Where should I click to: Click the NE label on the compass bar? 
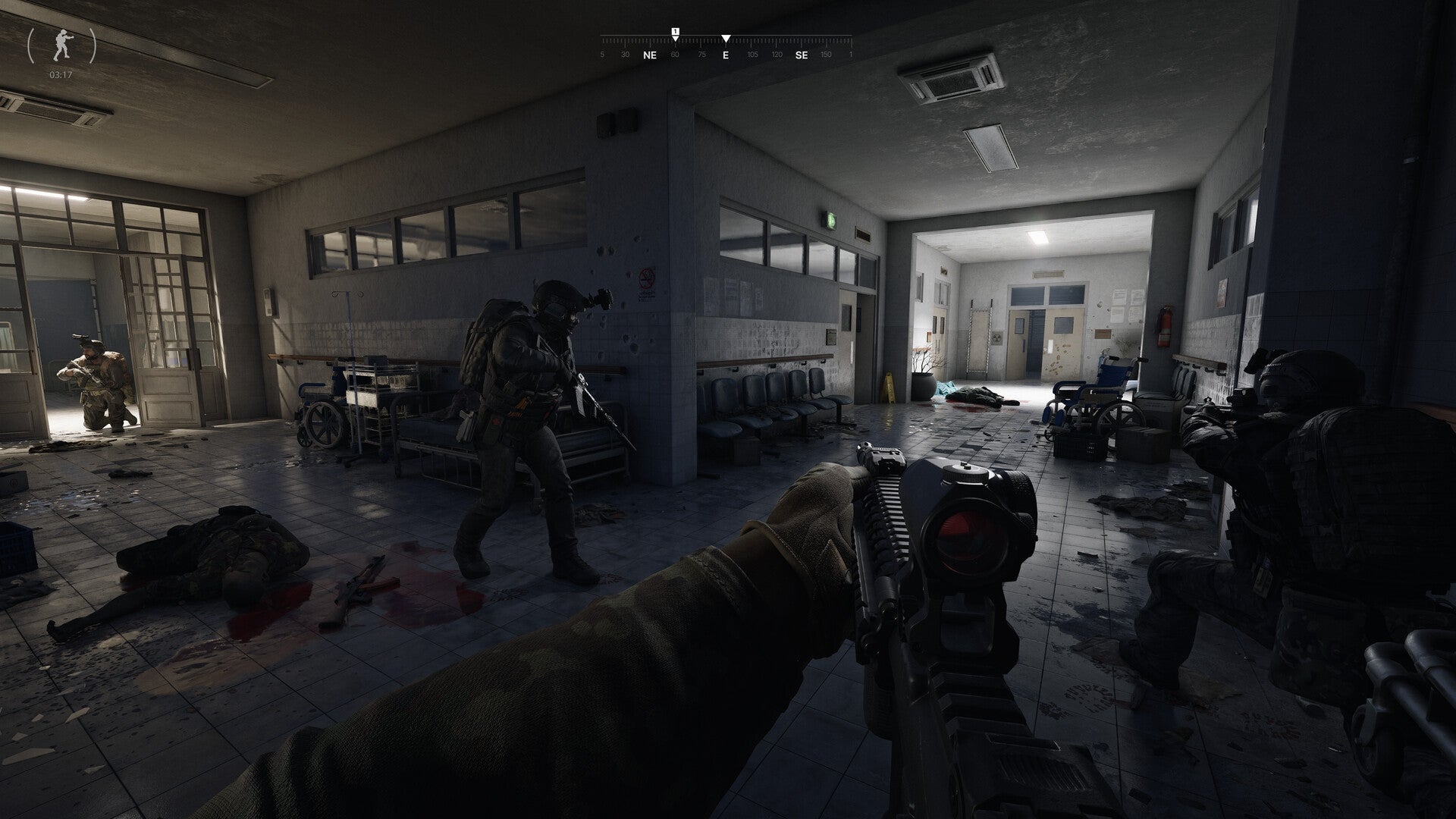coord(649,55)
